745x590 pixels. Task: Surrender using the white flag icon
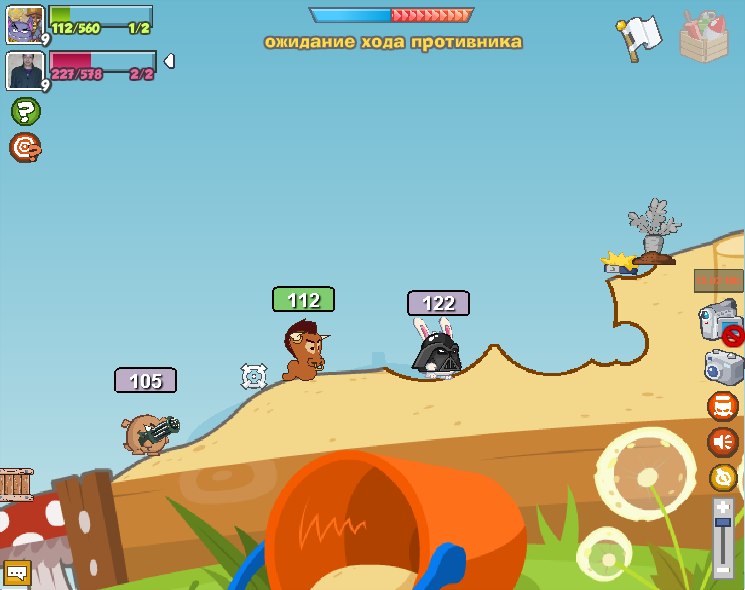pyautogui.click(x=637, y=36)
